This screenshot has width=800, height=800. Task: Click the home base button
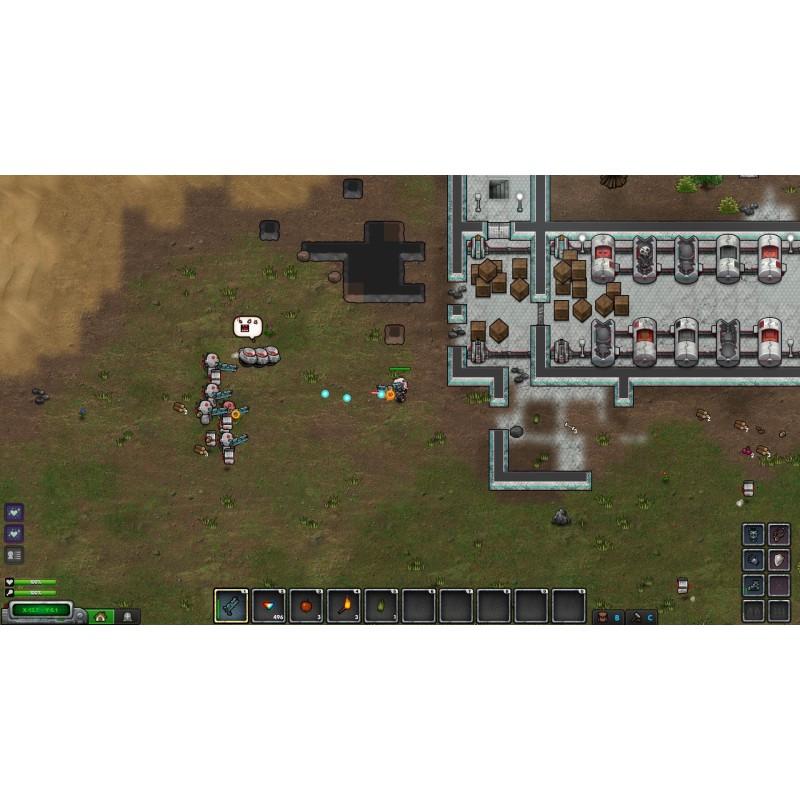100,616
